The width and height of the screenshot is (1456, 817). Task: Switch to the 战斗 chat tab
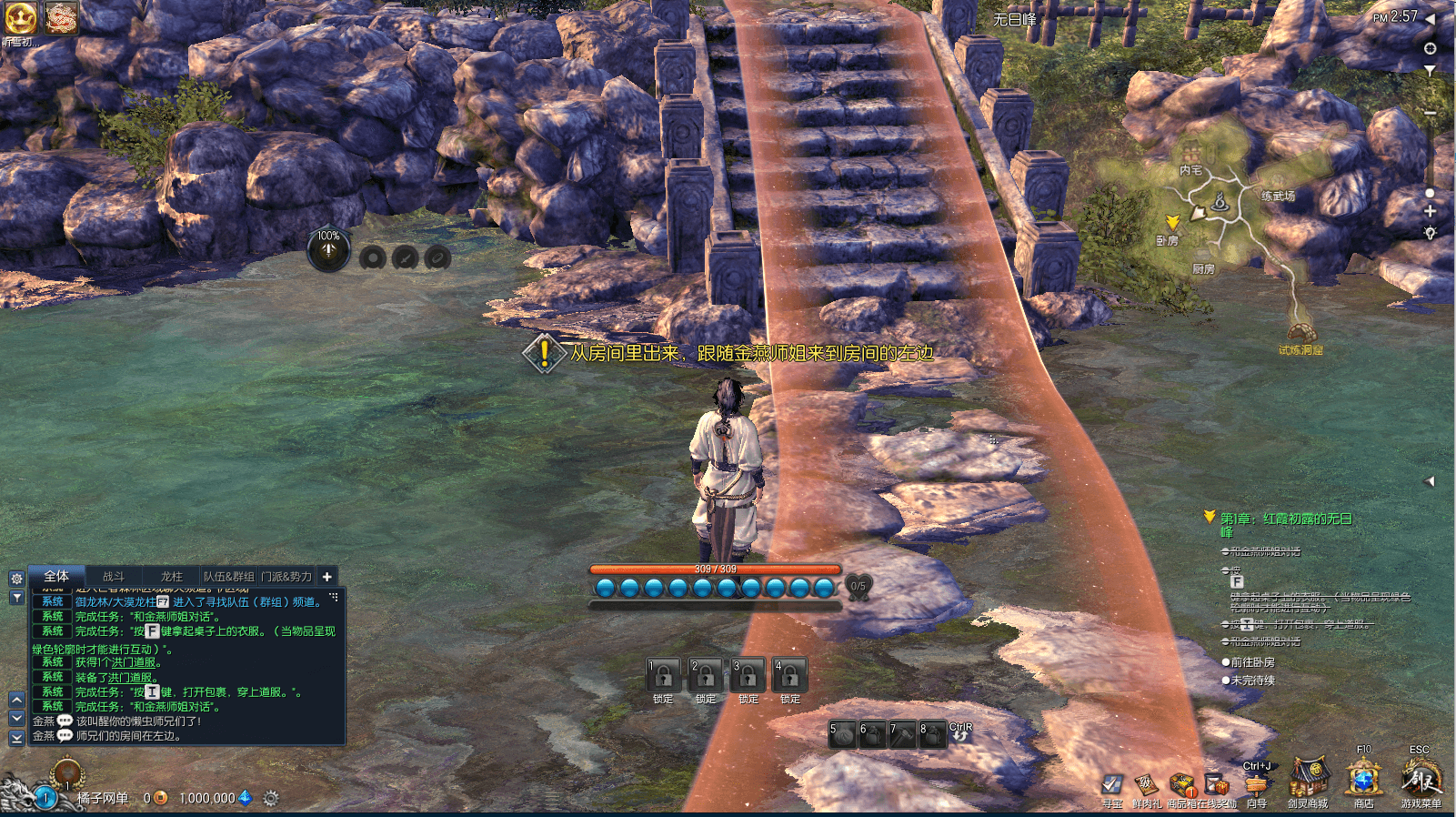coord(114,576)
